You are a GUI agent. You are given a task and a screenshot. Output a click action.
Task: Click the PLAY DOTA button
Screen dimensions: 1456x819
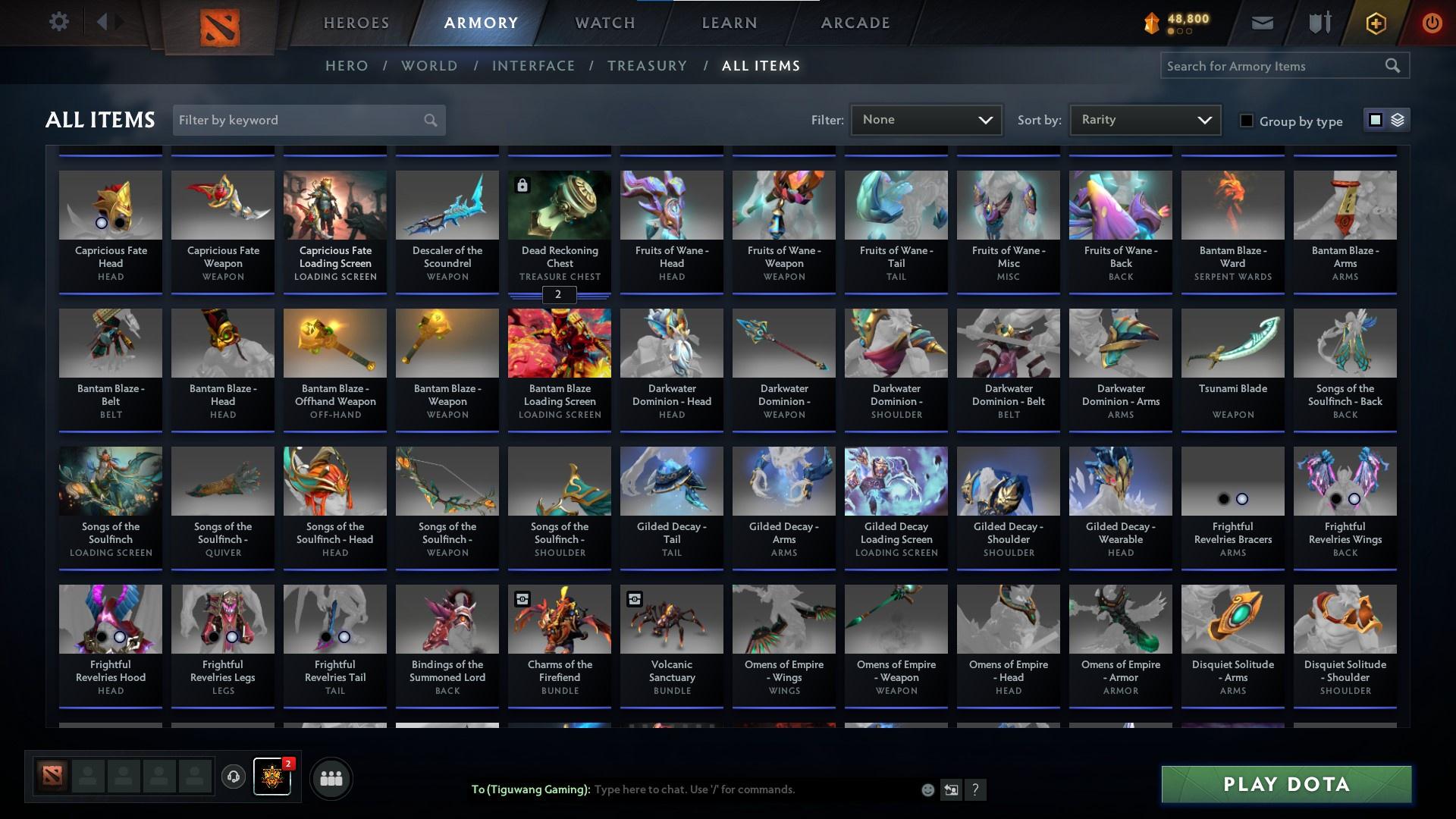1285,784
